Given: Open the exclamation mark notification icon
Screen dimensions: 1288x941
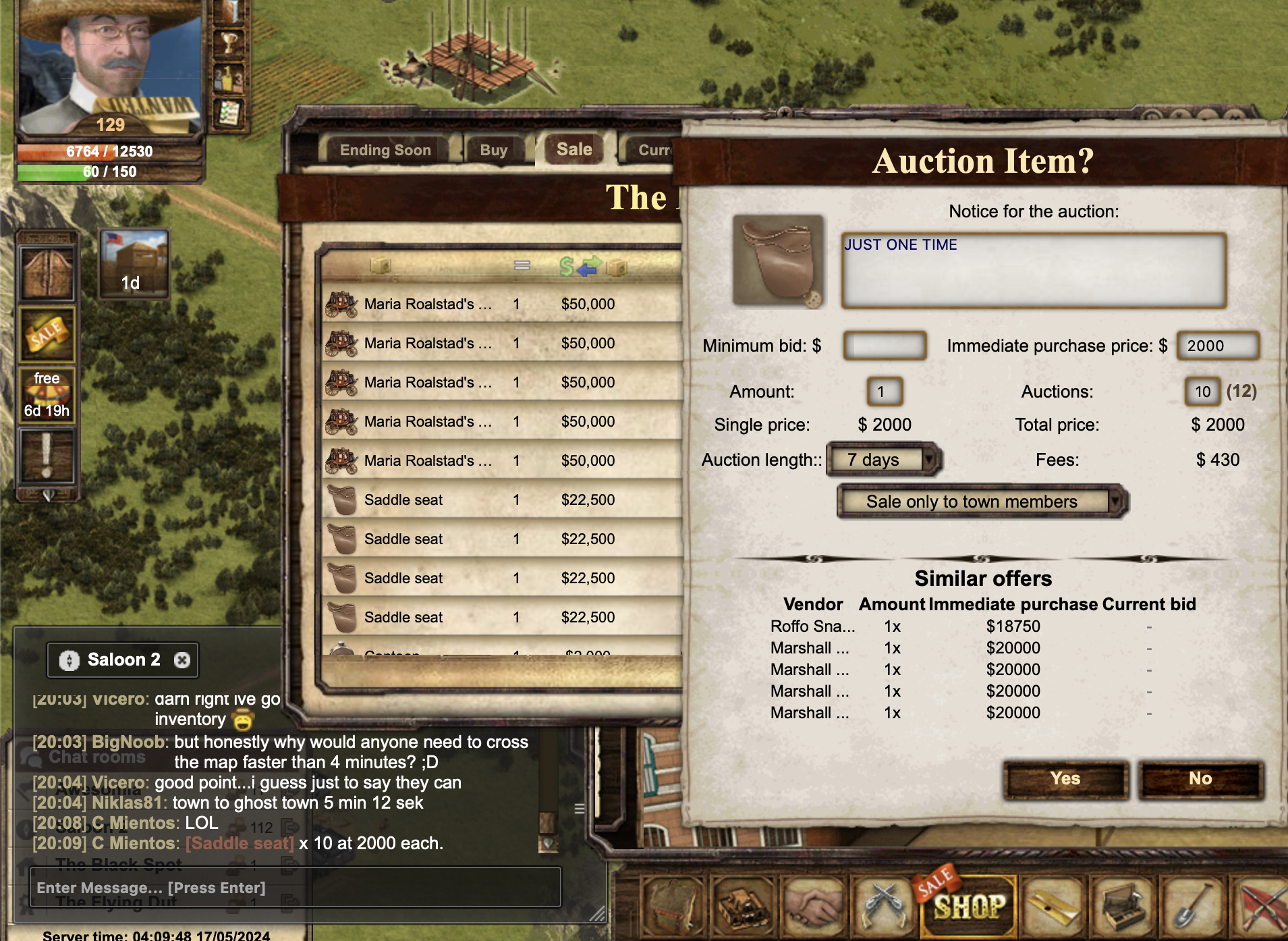Looking at the screenshot, I should tap(46, 456).
